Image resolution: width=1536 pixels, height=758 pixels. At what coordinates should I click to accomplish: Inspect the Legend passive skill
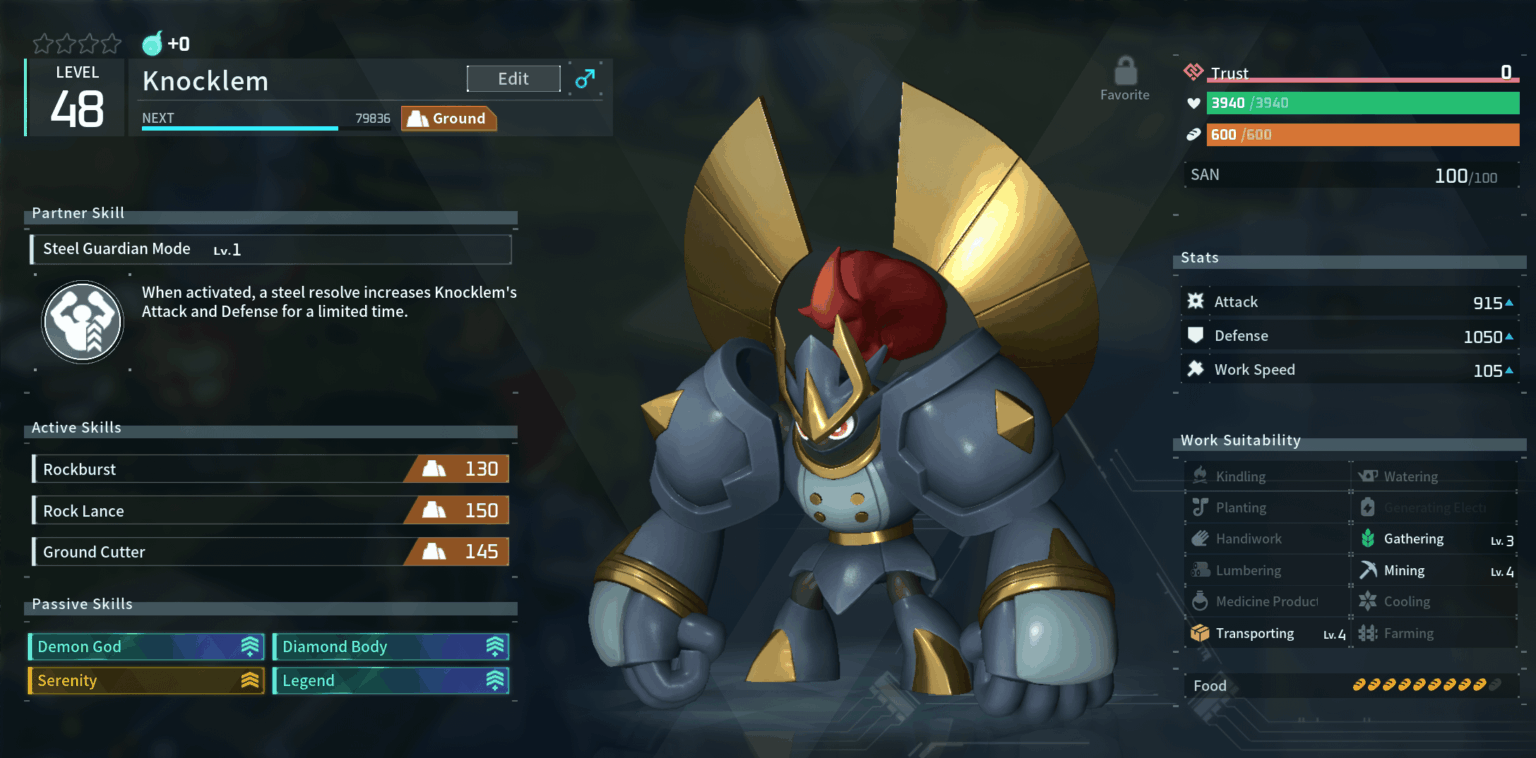[391, 681]
